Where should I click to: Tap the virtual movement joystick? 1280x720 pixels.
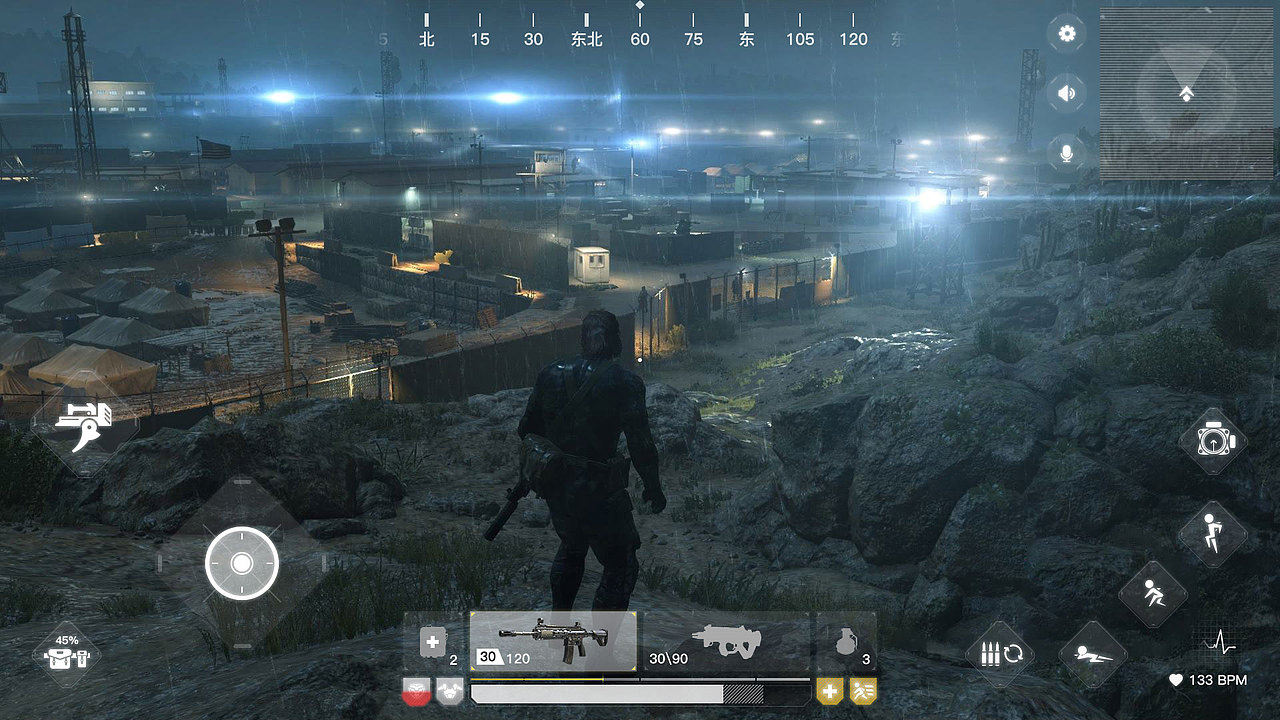point(242,563)
